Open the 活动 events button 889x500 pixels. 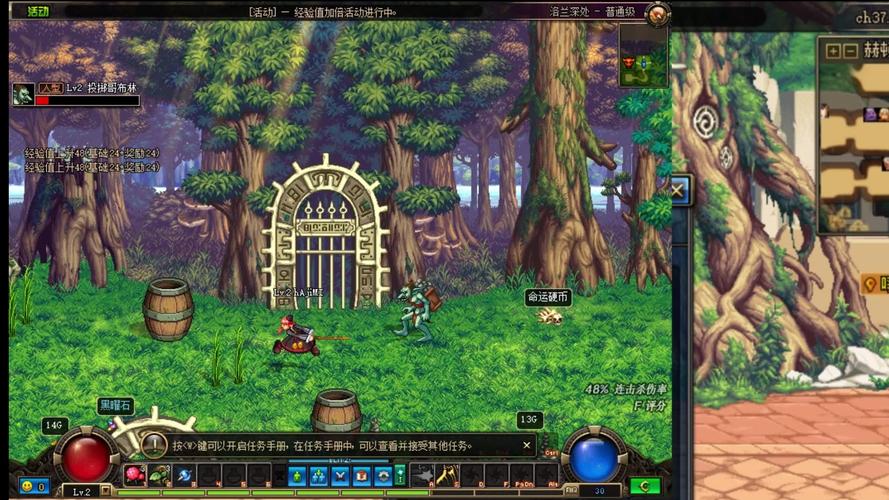tap(38, 12)
